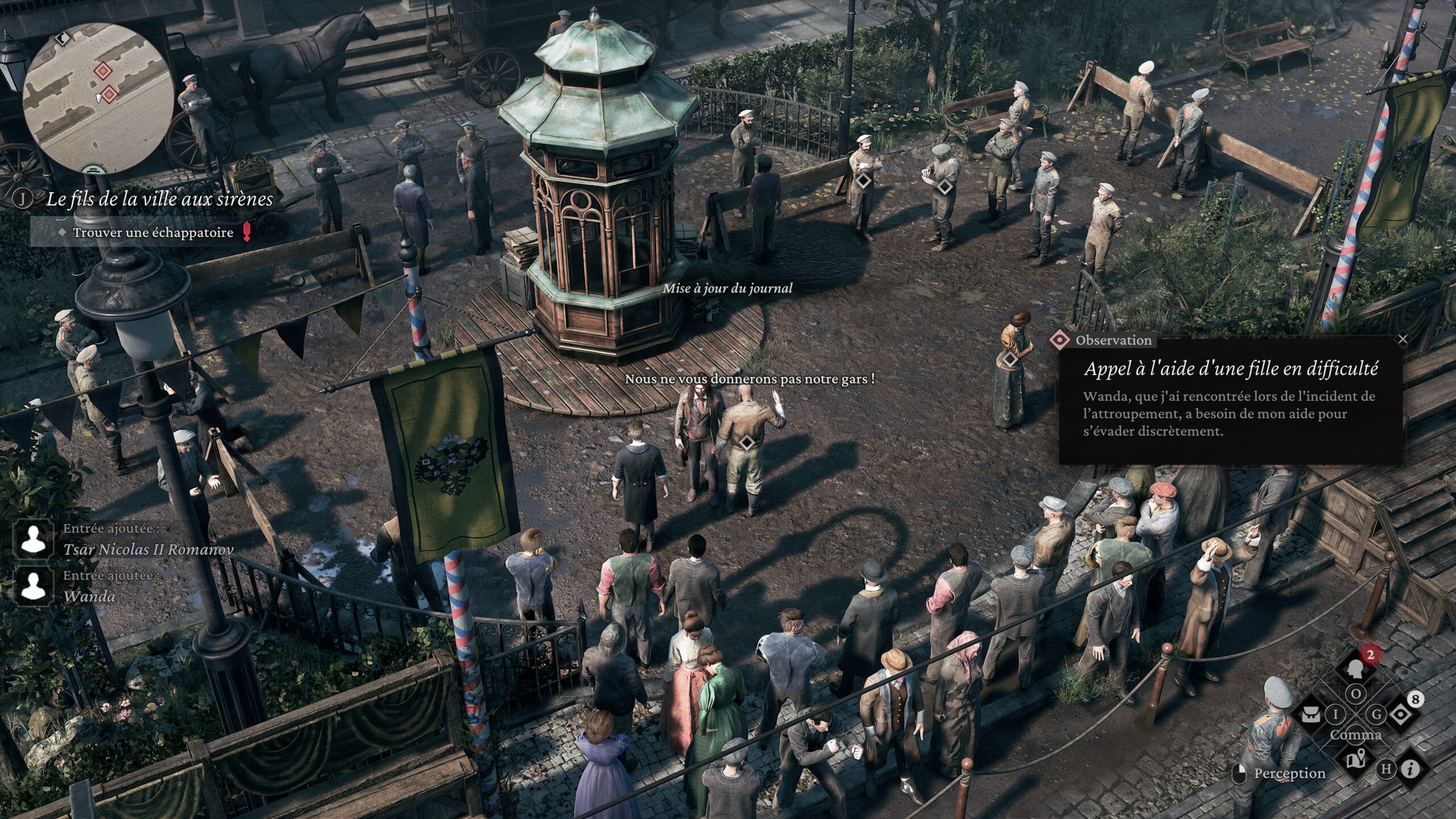Open the circular minimap

(x=98, y=98)
